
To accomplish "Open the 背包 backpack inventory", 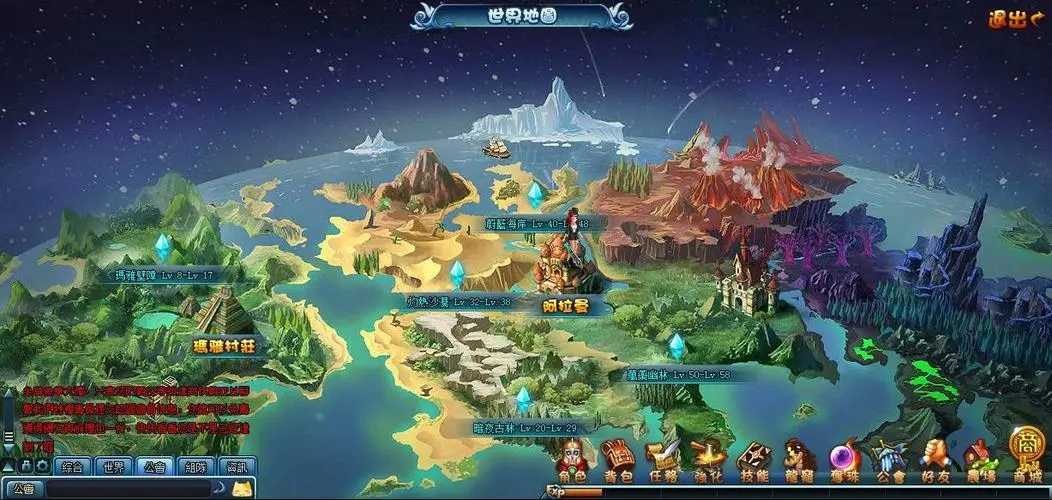I will point(617,461).
